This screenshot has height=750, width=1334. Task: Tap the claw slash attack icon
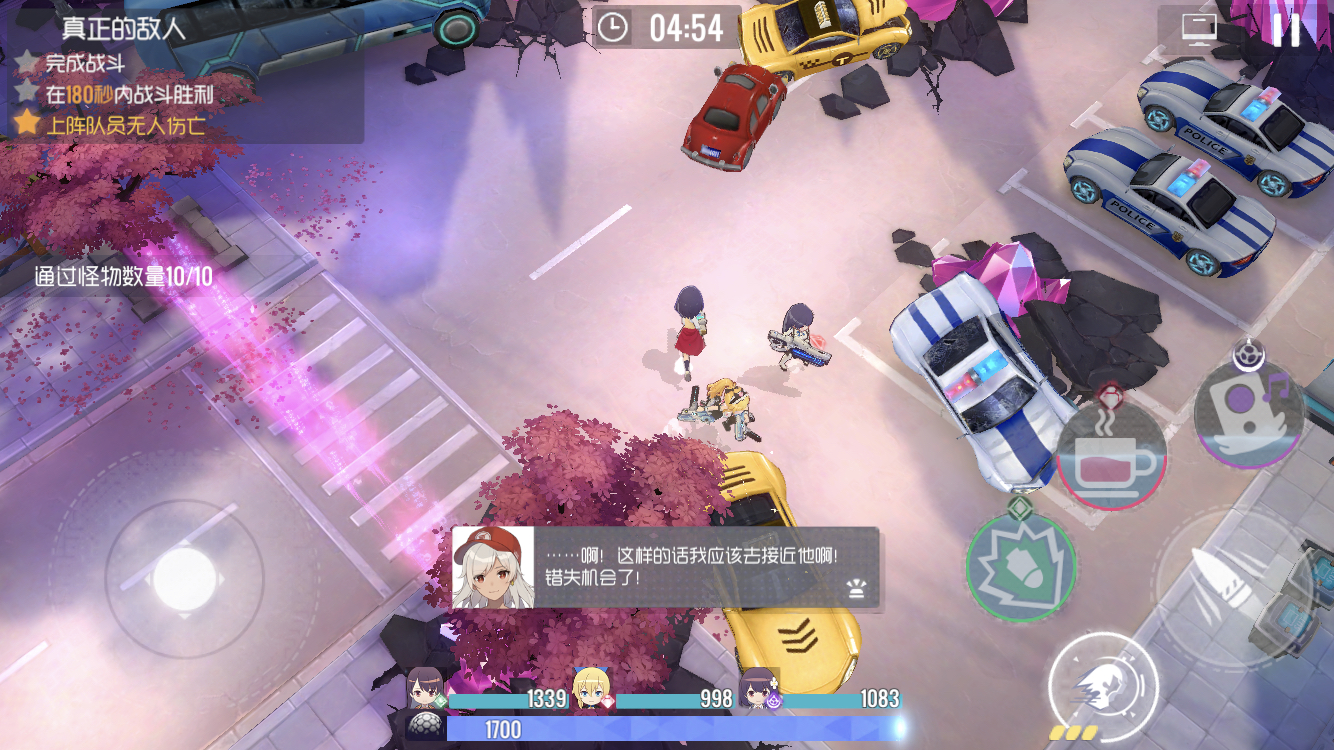pyautogui.click(x=1100, y=685)
